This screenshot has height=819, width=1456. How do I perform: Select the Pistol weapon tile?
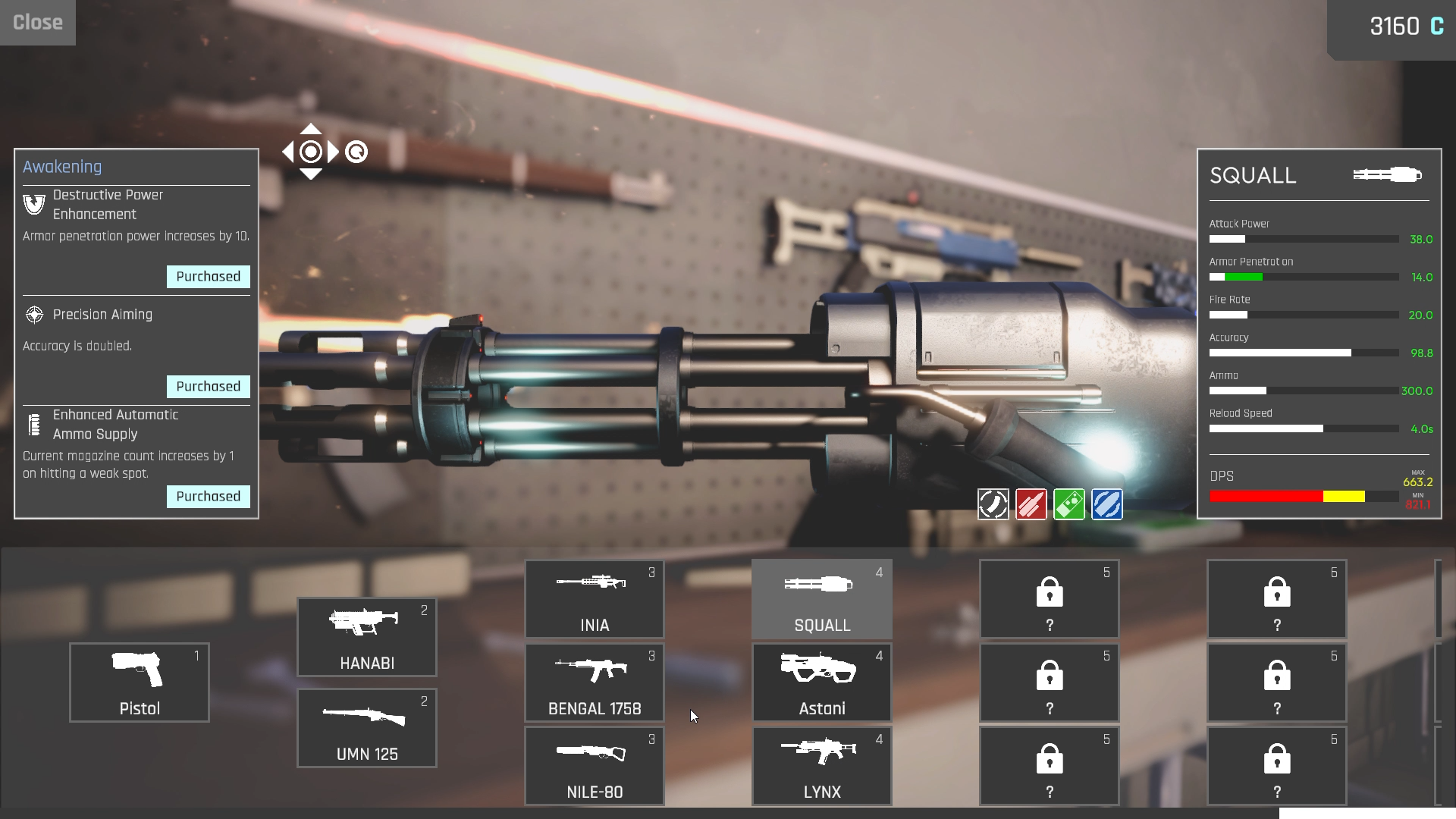pyautogui.click(x=140, y=682)
